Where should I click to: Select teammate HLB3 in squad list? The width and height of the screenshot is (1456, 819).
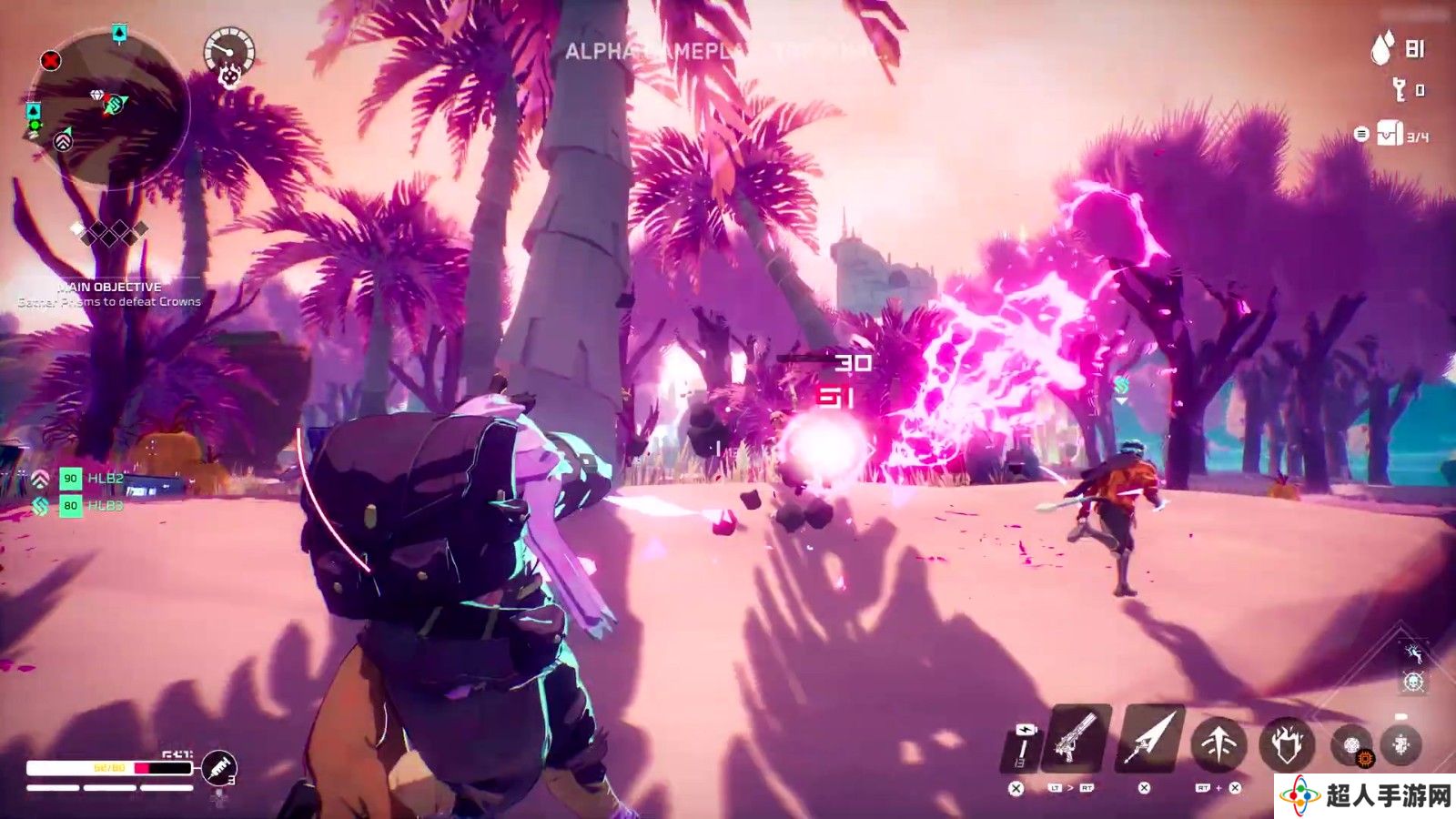point(91,505)
